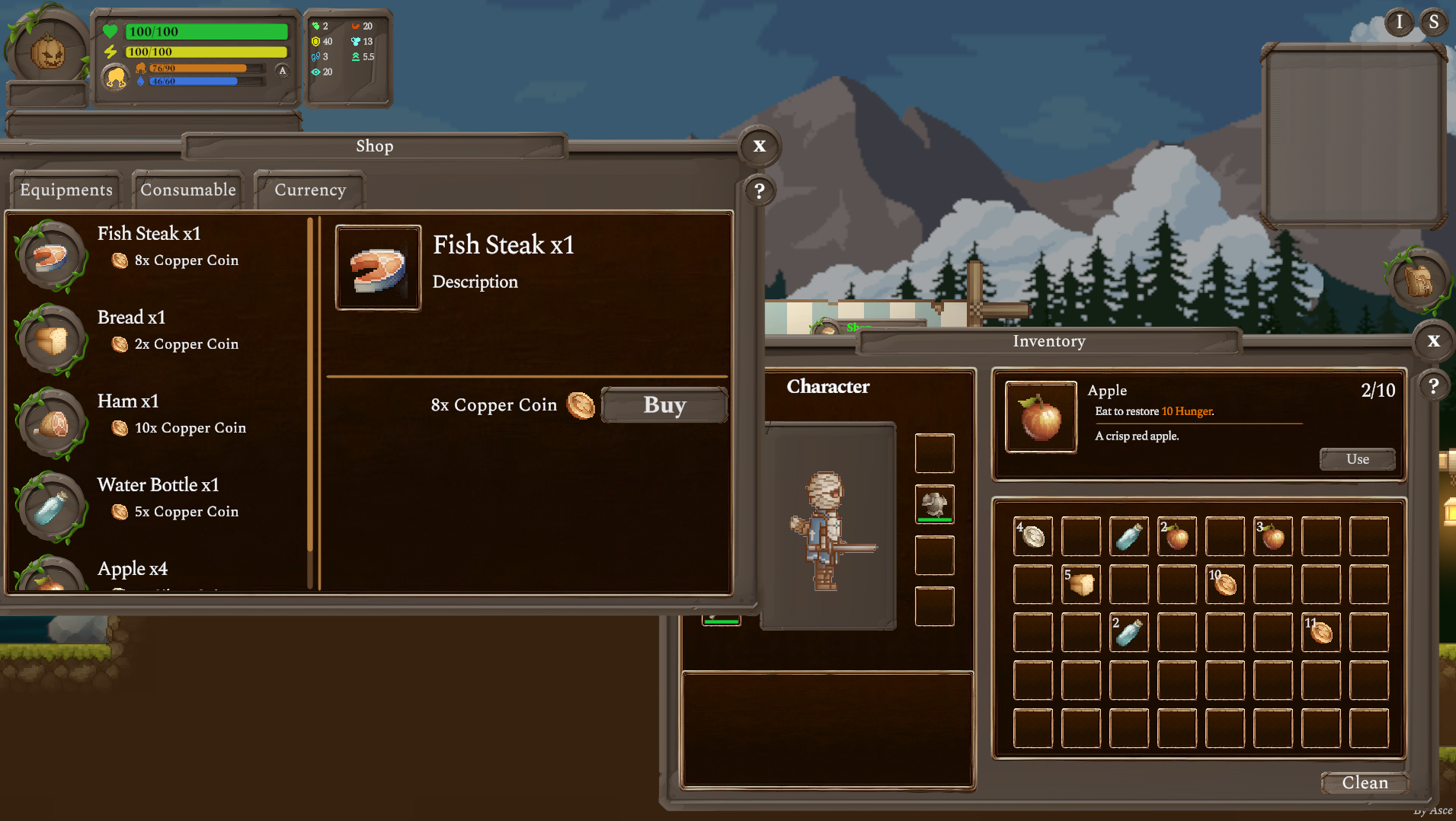The image size is (1456, 821).
Task: Close the Inventory window
Action: (1433, 340)
